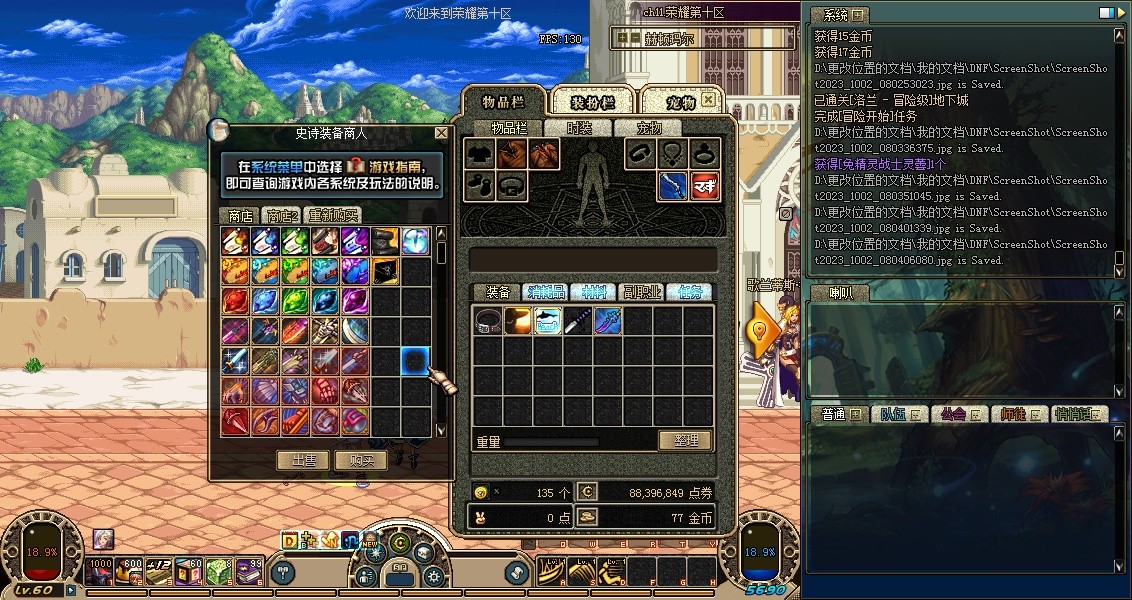Select the purple weapon in the inventory

click(608, 321)
